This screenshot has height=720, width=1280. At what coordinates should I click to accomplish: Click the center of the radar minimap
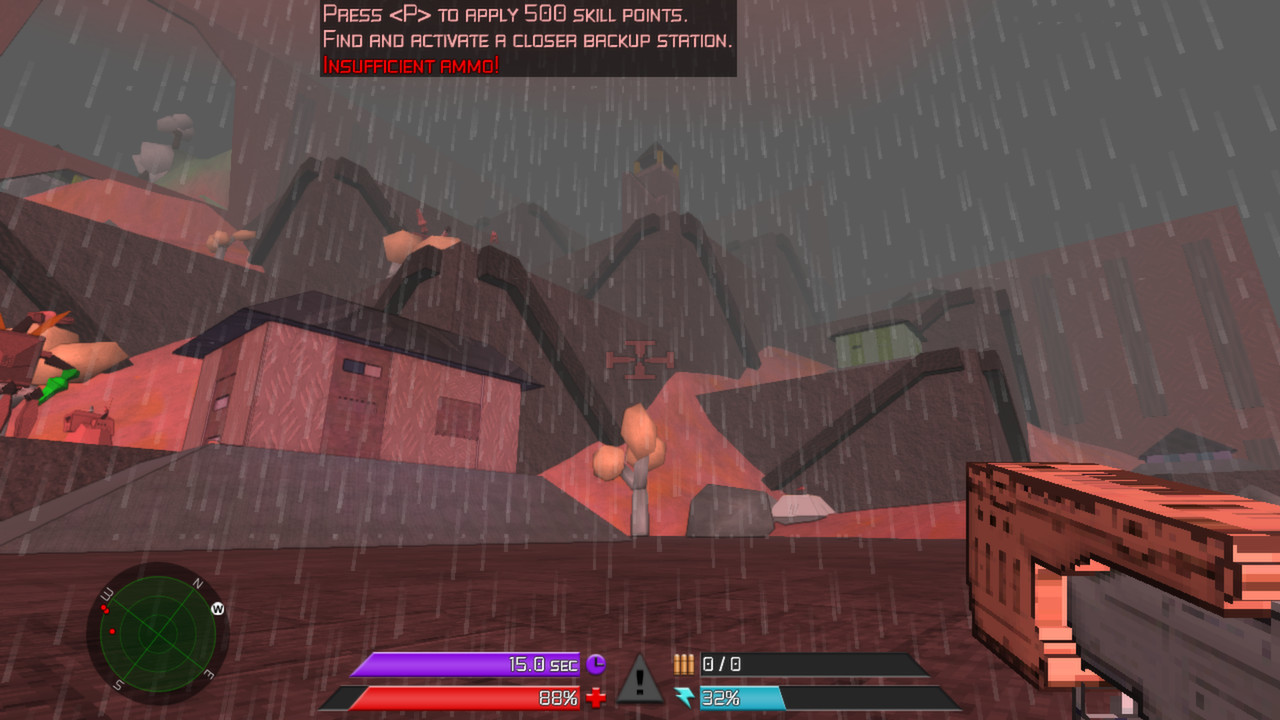click(158, 638)
